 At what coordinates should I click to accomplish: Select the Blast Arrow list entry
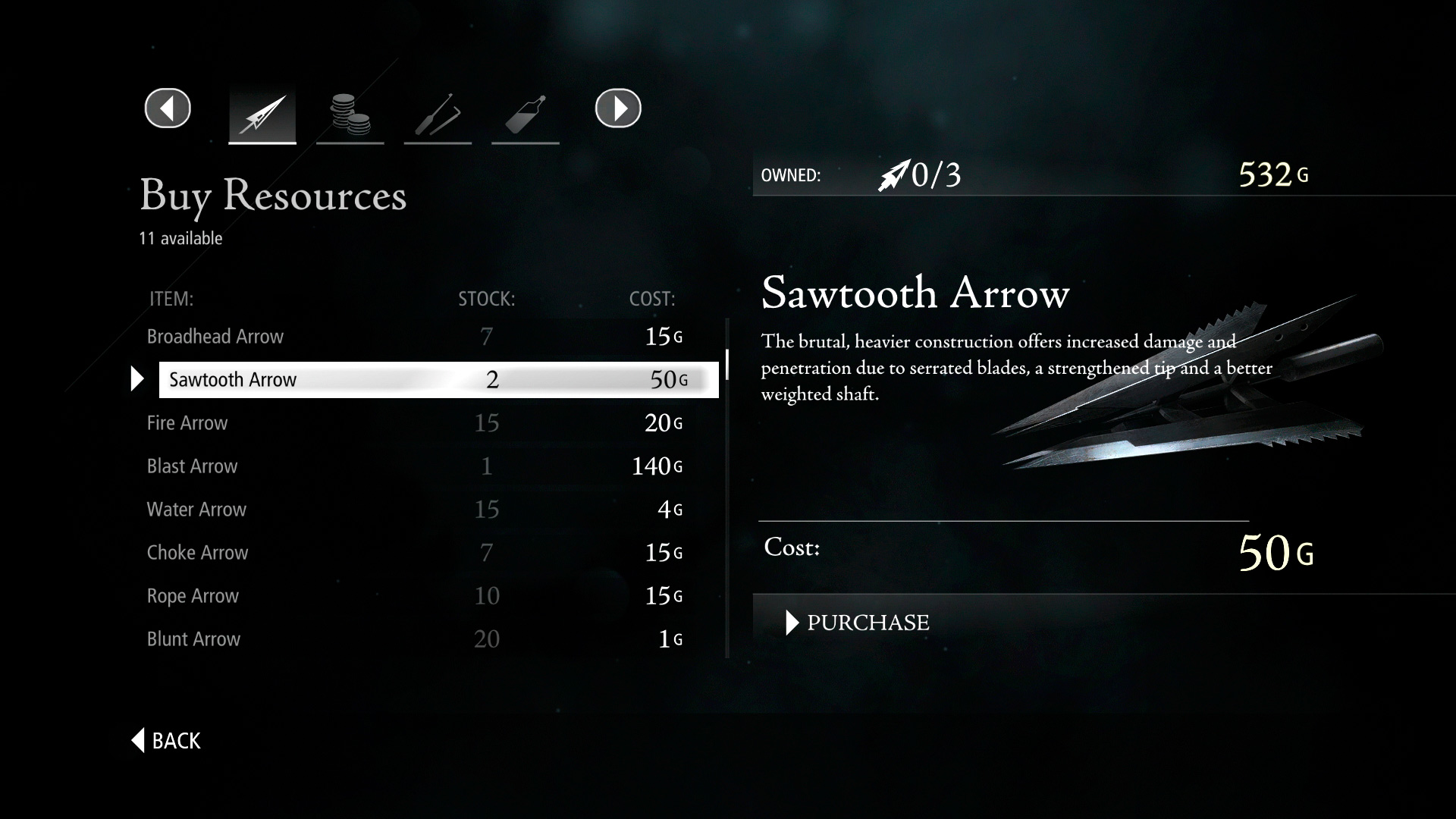(x=192, y=466)
